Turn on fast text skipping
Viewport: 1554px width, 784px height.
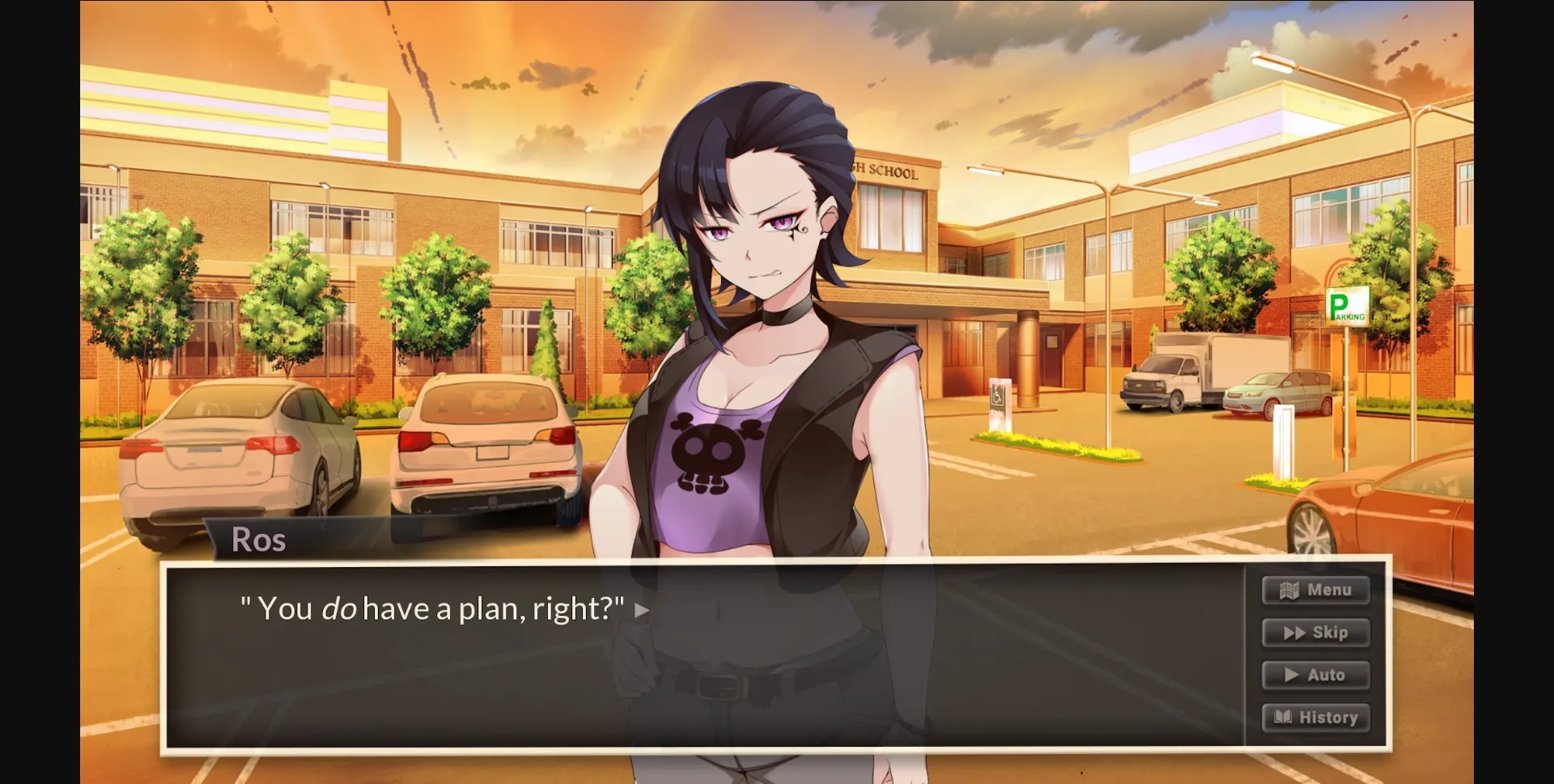pyautogui.click(x=1315, y=633)
